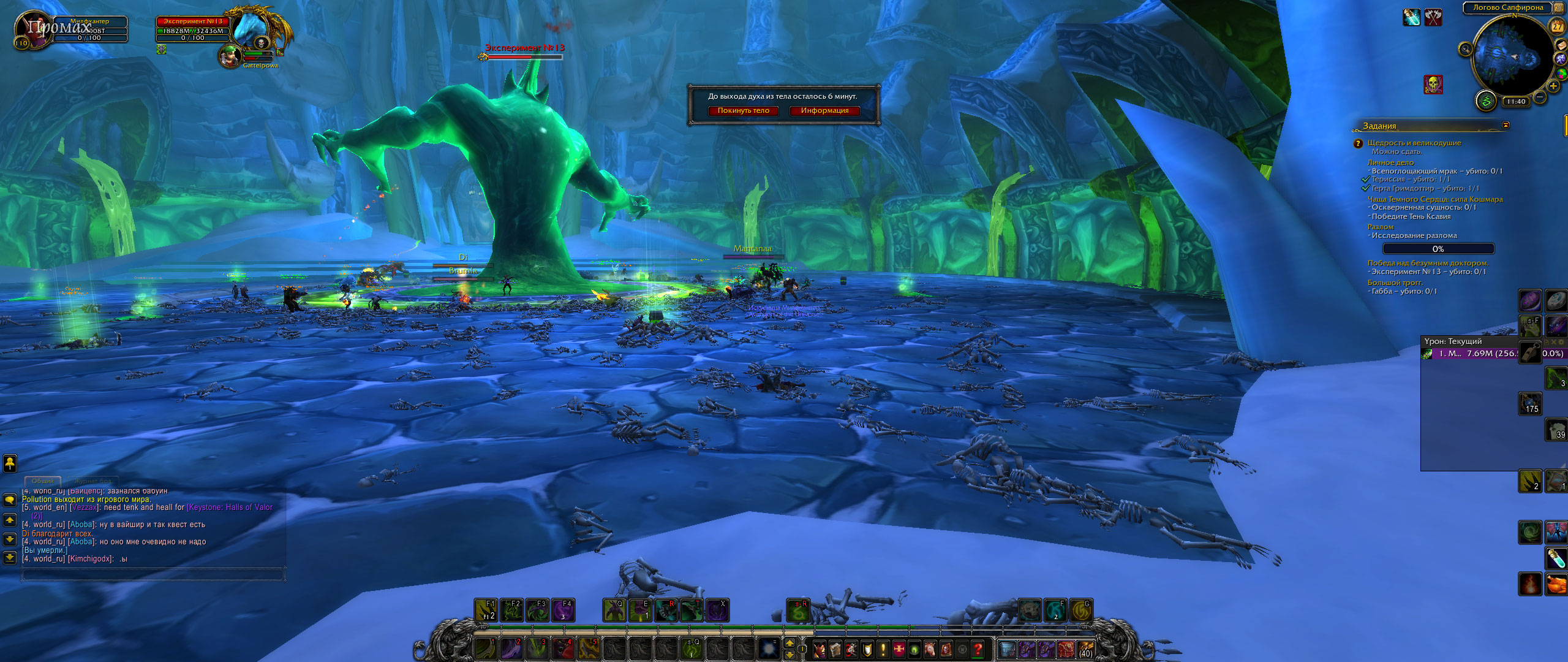Collapse the "Задания" quest tracker

(1506, 125)
